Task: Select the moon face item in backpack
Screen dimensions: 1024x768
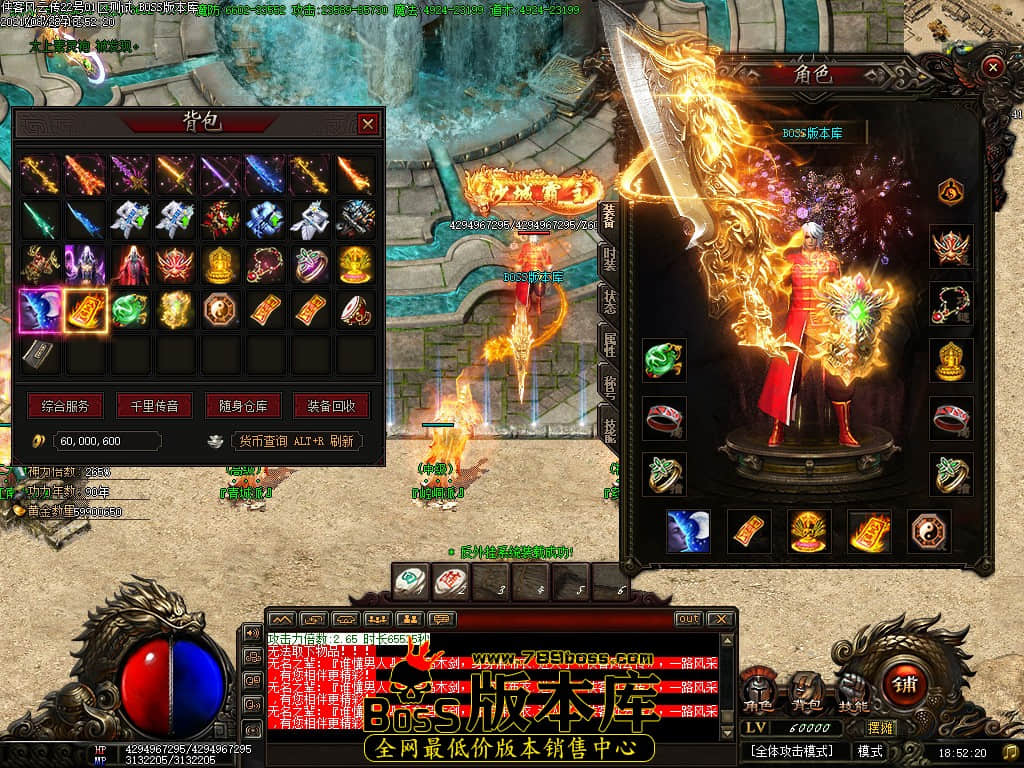Action: point(40,310)
